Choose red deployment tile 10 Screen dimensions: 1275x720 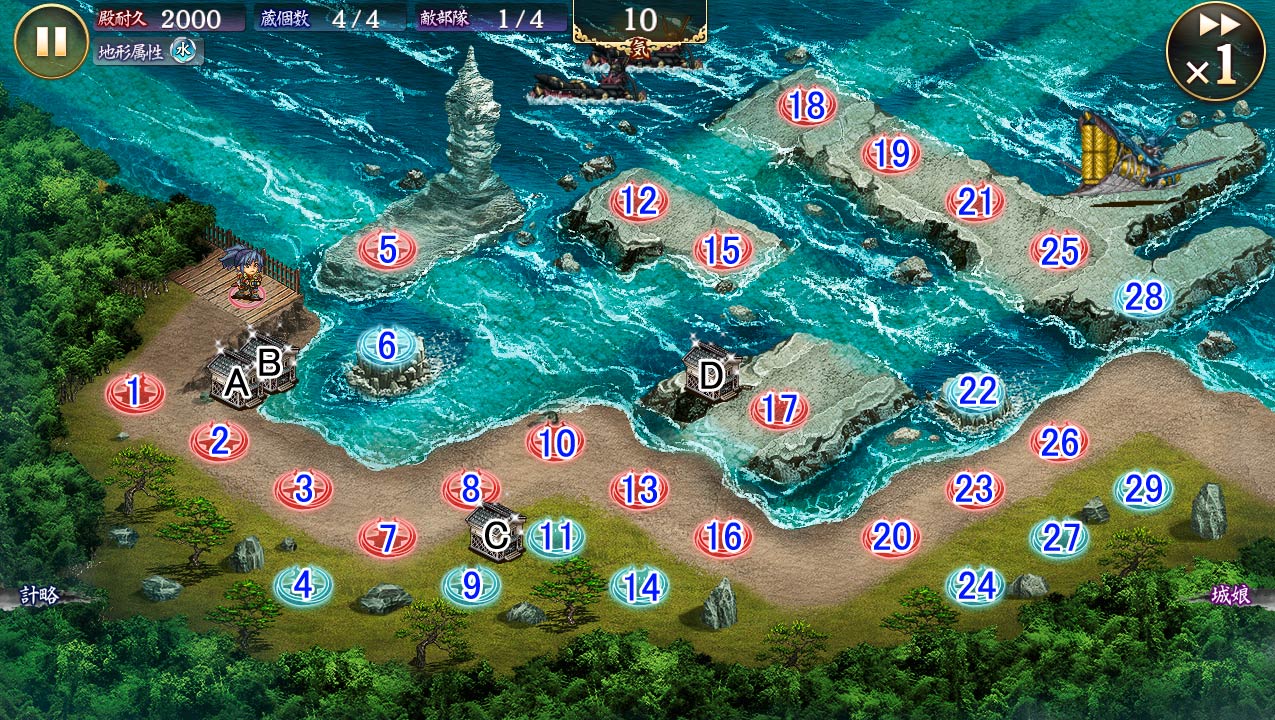(x=555, y=442)
